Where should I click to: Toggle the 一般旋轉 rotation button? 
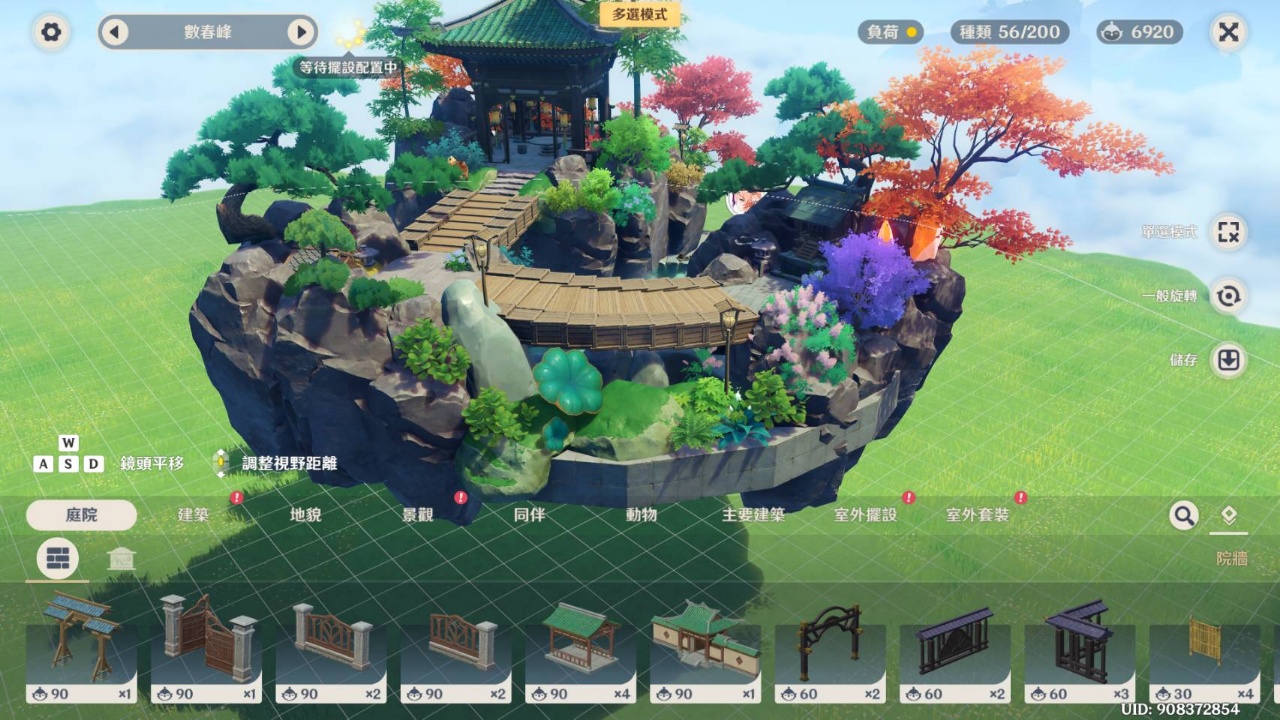[1228, 296]
